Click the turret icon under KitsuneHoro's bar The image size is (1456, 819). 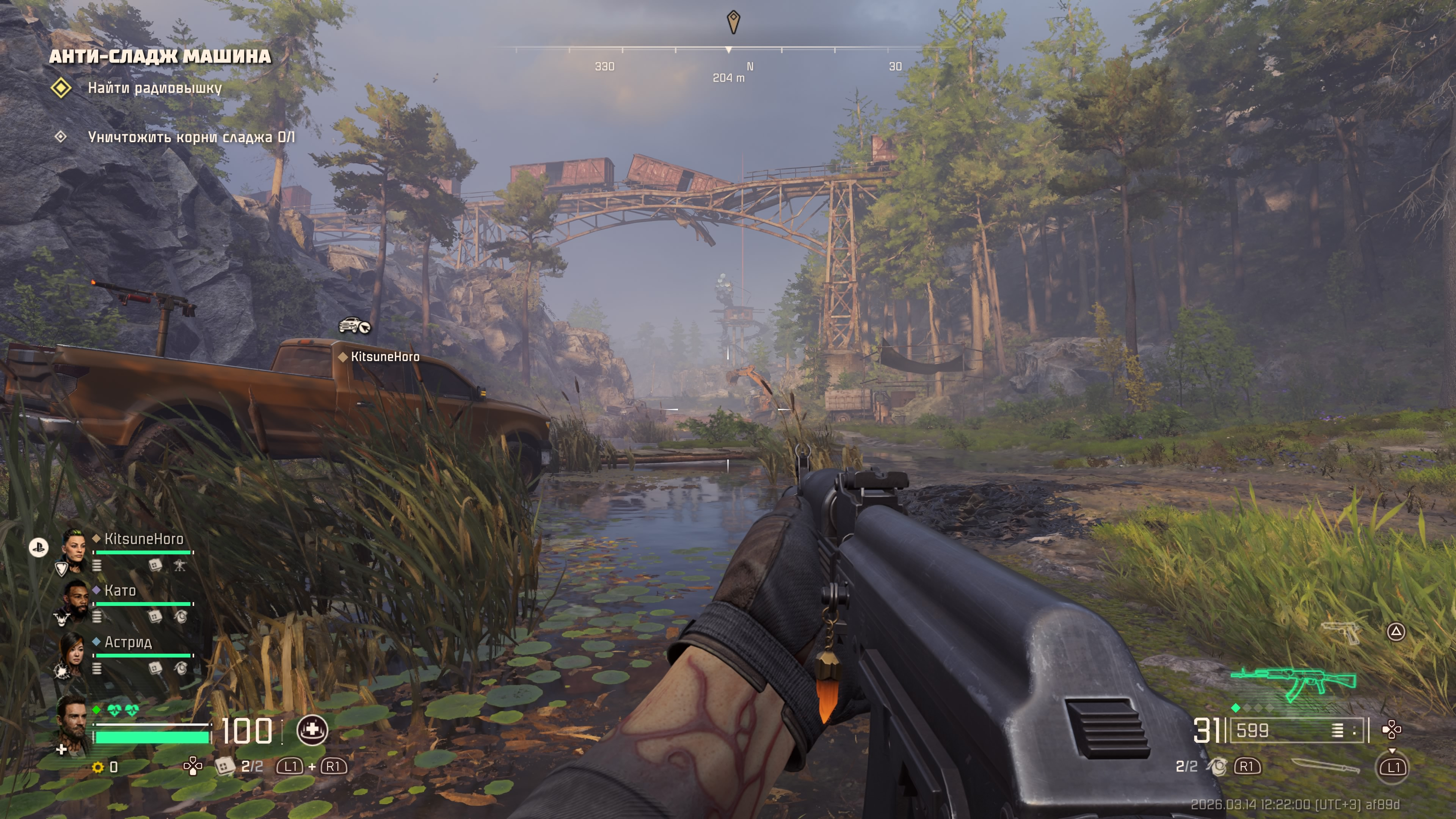[180, 565]
